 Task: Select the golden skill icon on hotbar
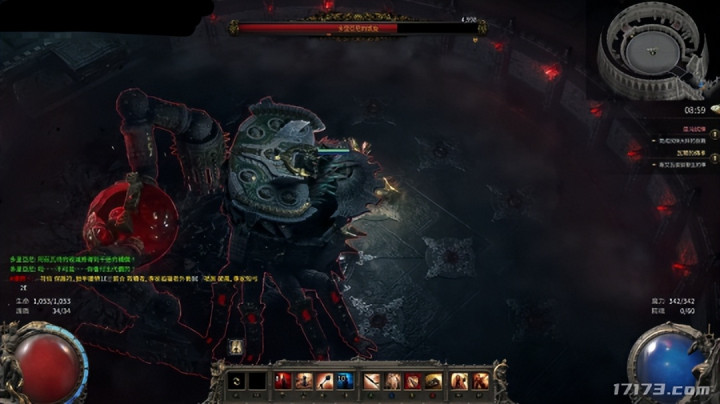click(434, 381)
